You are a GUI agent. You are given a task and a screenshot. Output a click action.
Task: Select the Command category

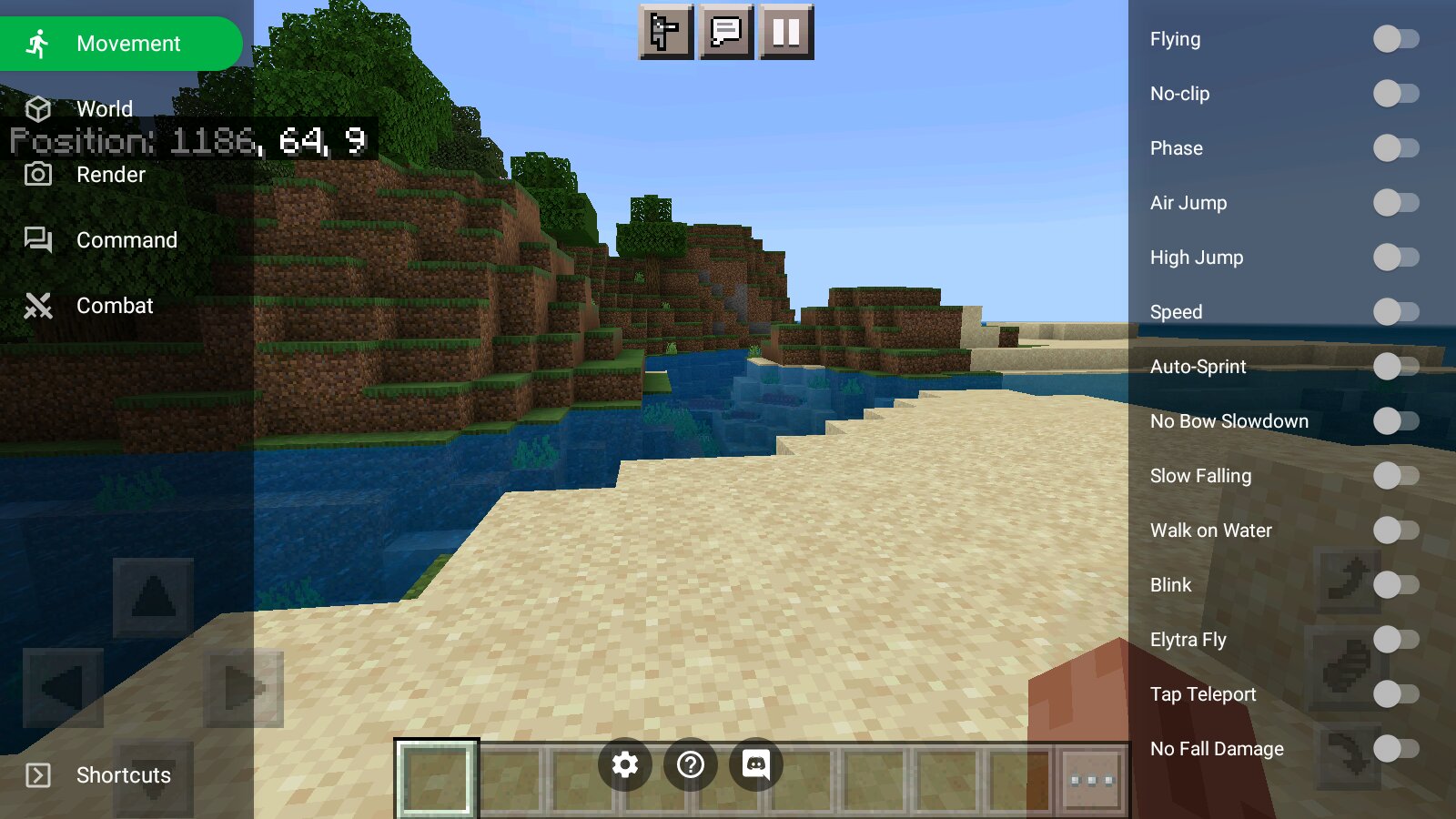coord(126,240)
